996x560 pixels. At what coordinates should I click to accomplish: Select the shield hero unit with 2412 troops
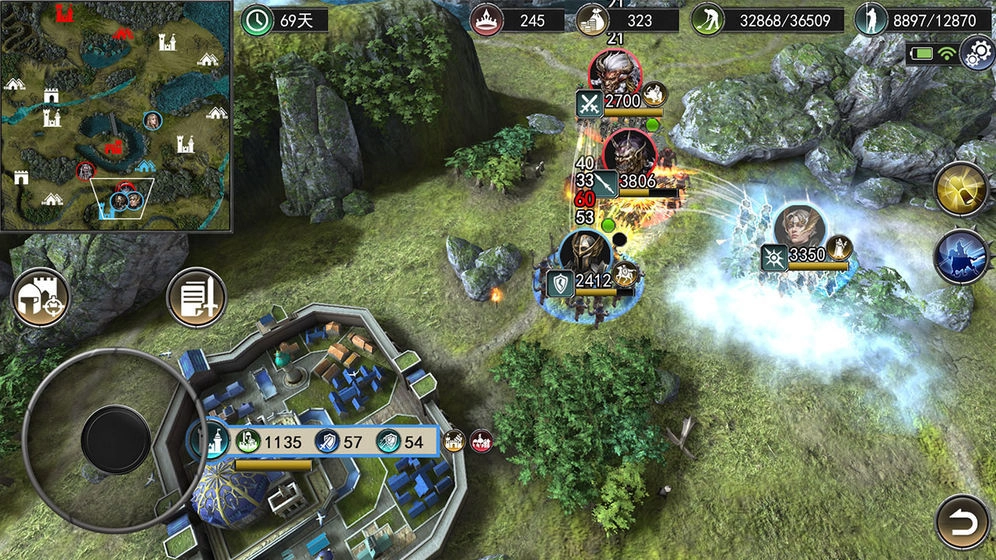tap(586, 256)
